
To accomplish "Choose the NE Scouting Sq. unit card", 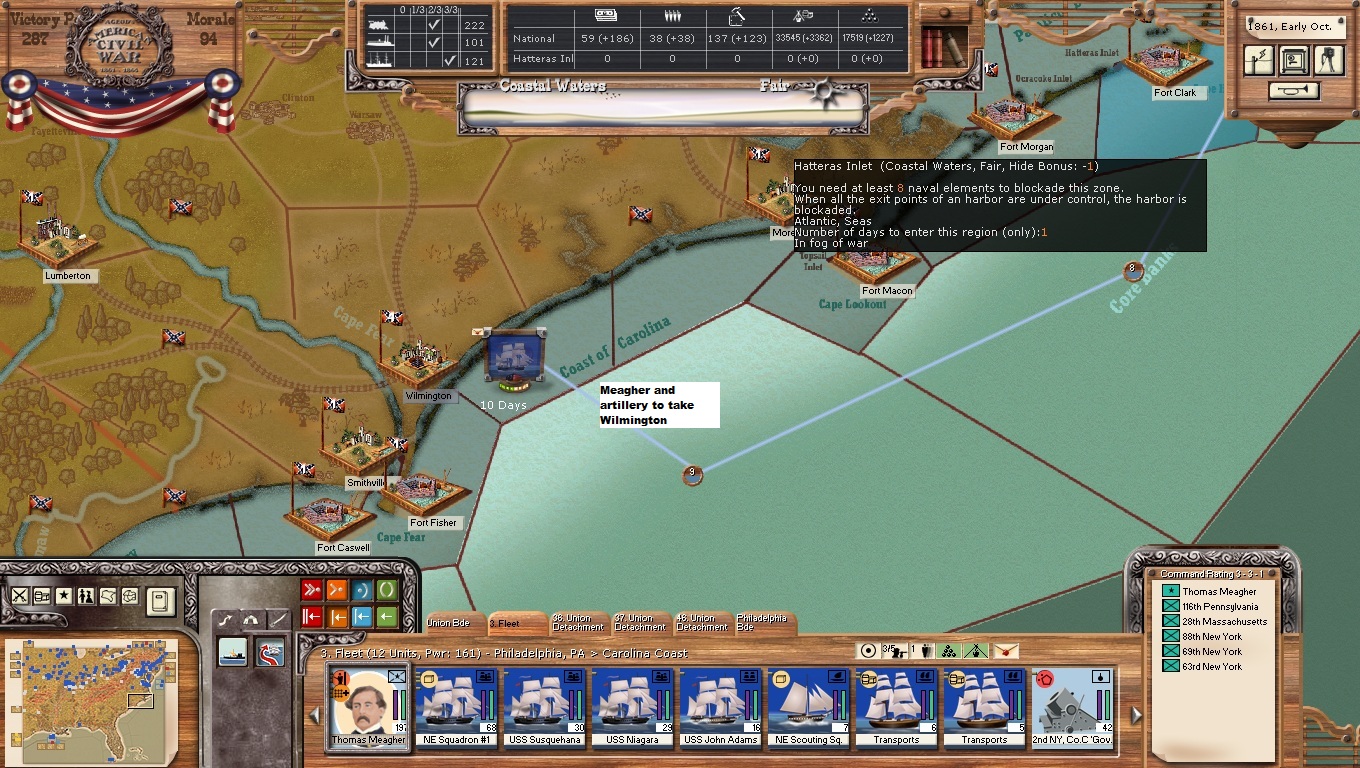I will click(x=809, y=706).
